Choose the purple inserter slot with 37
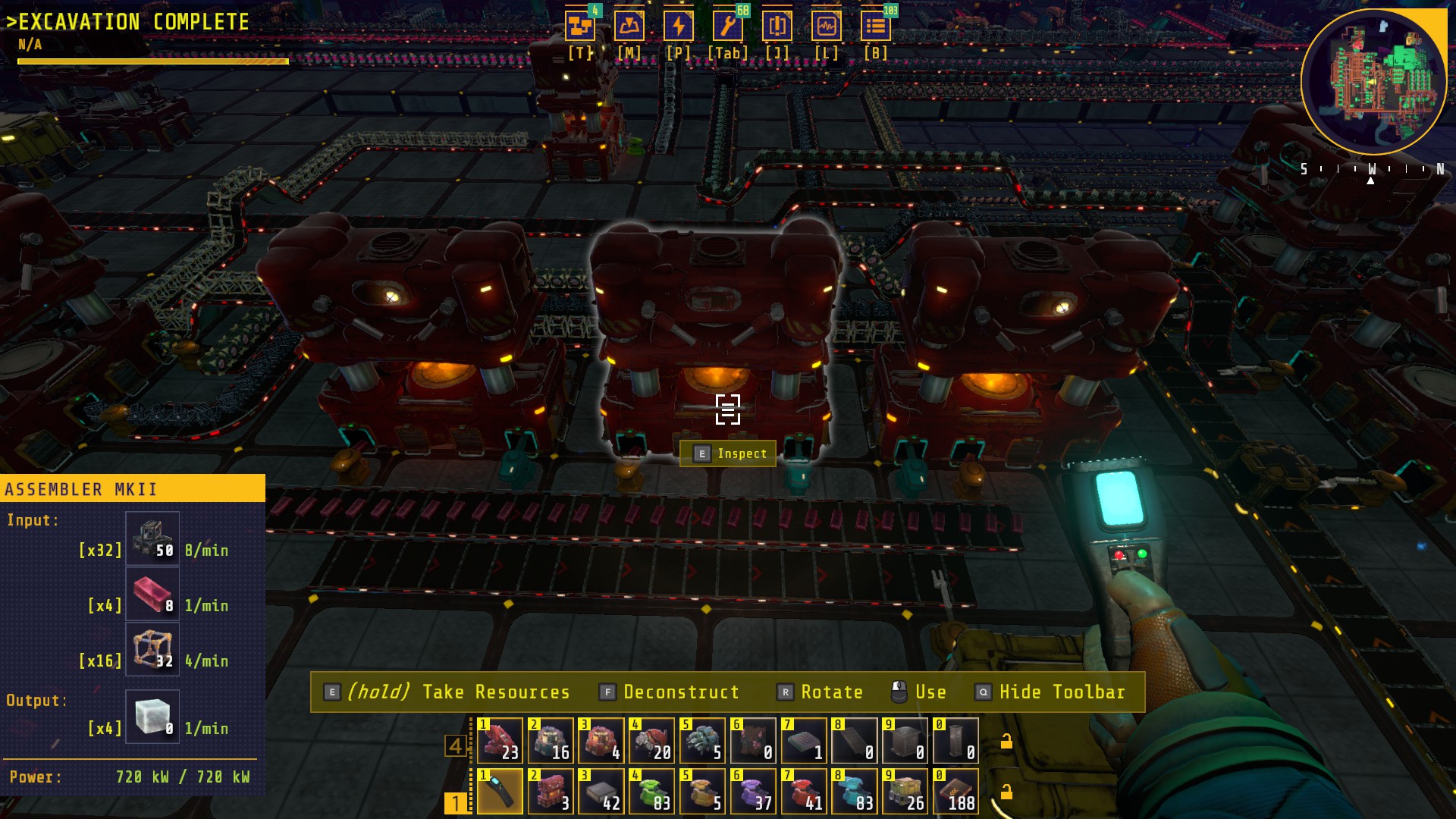 click(752, 791)
